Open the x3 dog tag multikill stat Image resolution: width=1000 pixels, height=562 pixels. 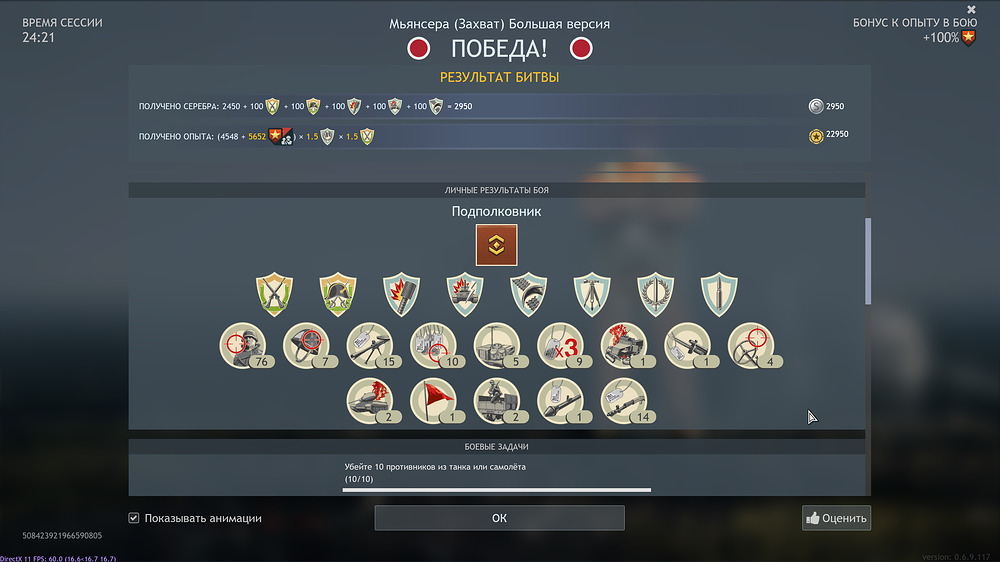coord(561,346)
